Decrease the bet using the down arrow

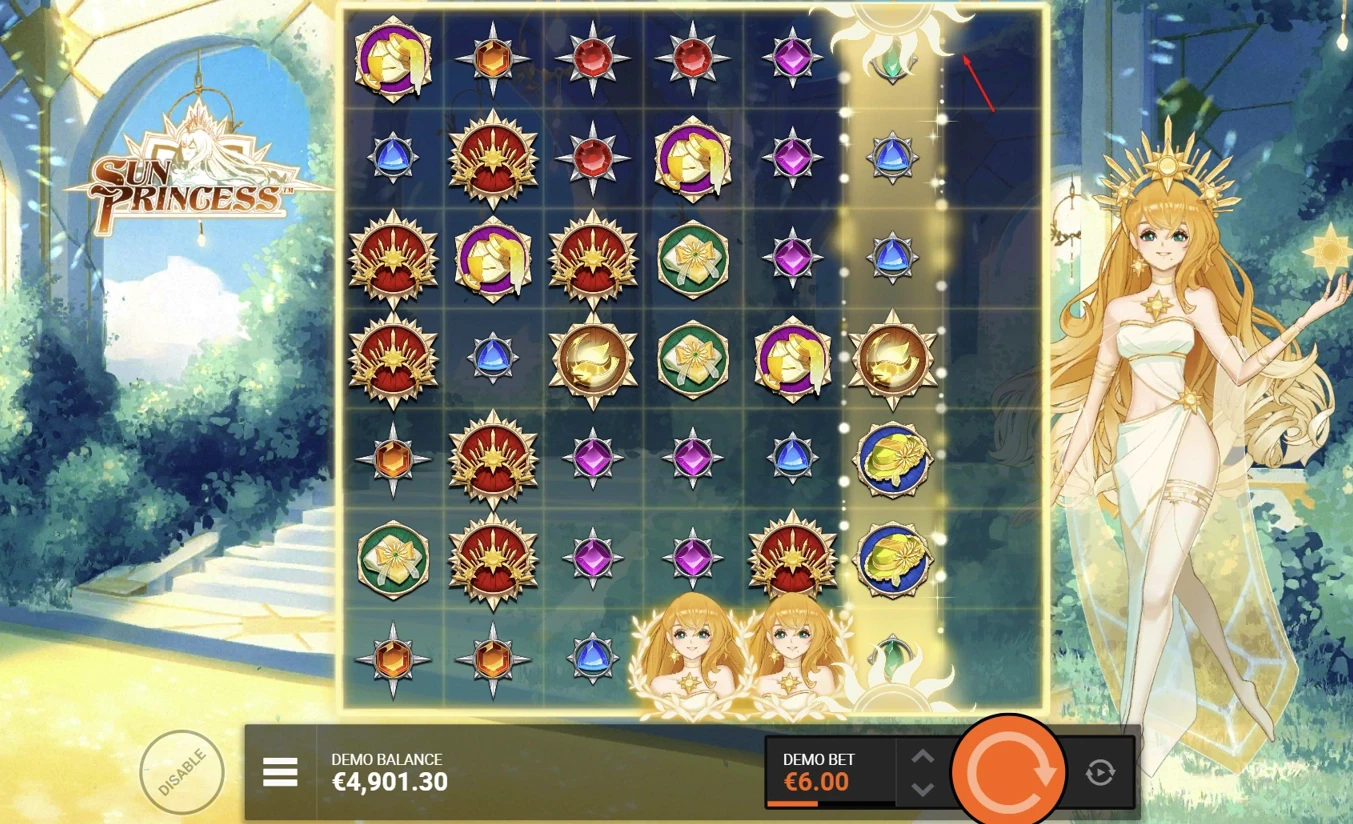click(x=922, y=788)
